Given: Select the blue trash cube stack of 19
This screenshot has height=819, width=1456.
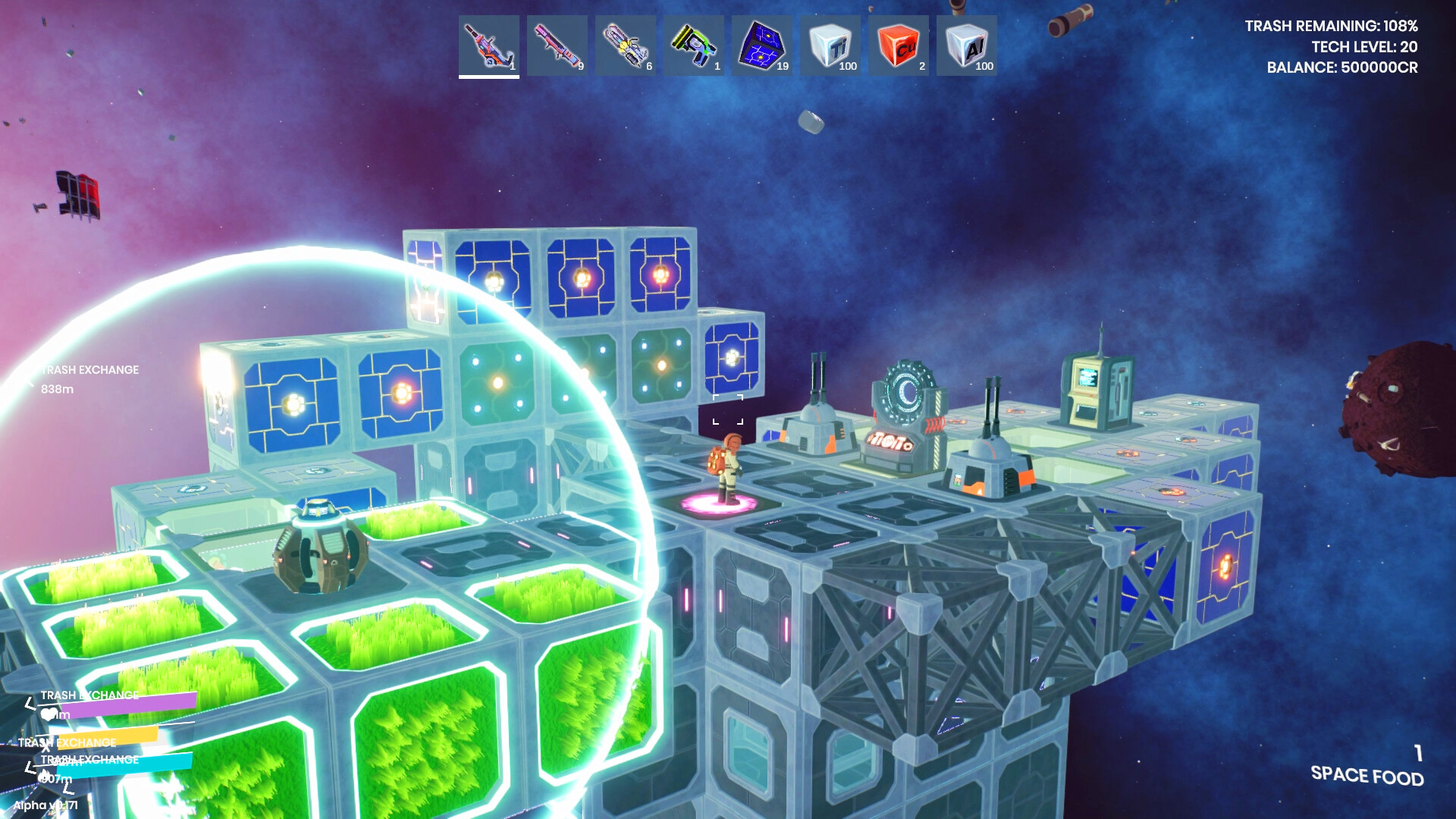Looking at the screenshot, I should point(762,45).
